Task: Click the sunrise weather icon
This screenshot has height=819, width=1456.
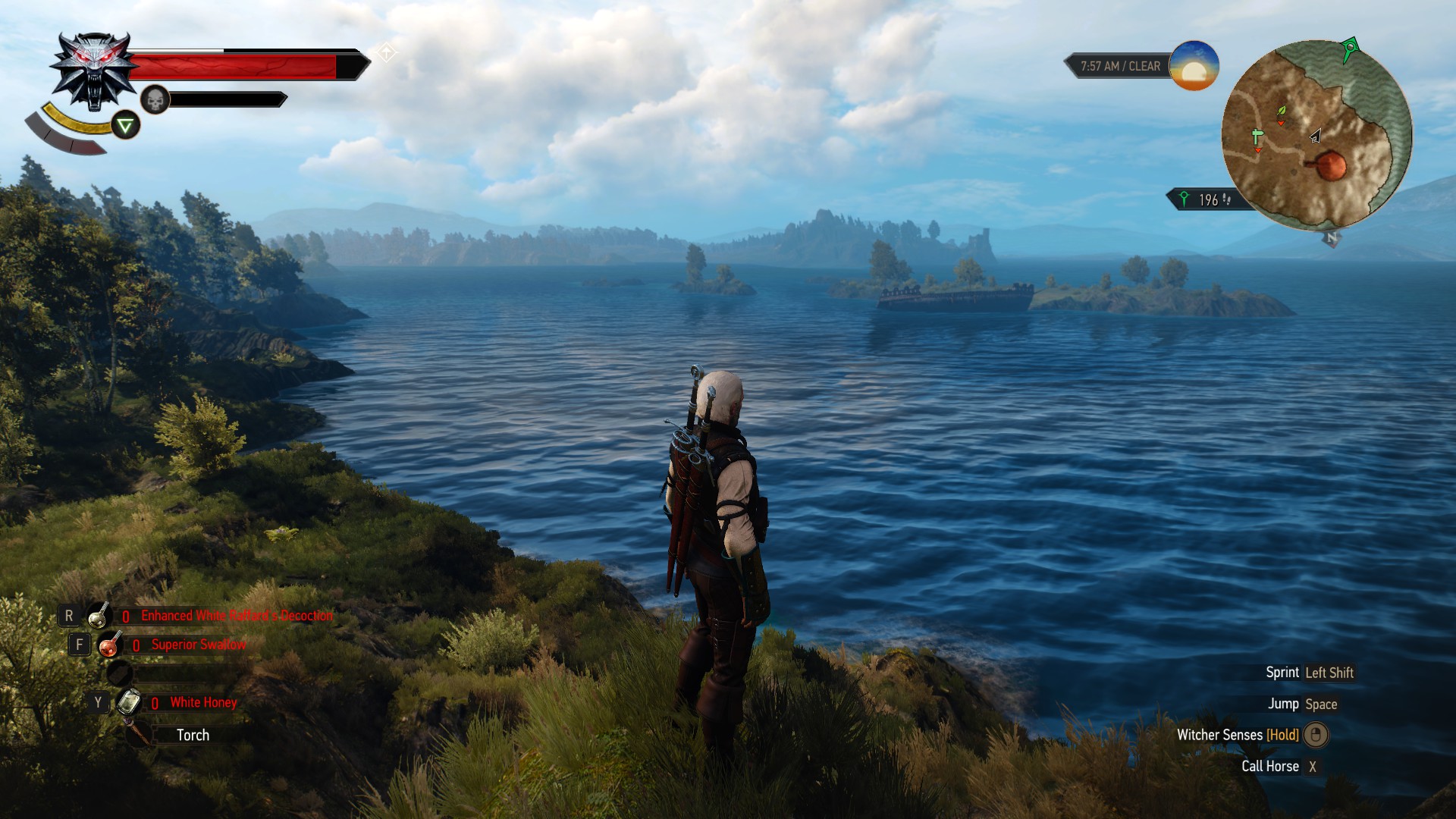Action: coord(1194,66)
